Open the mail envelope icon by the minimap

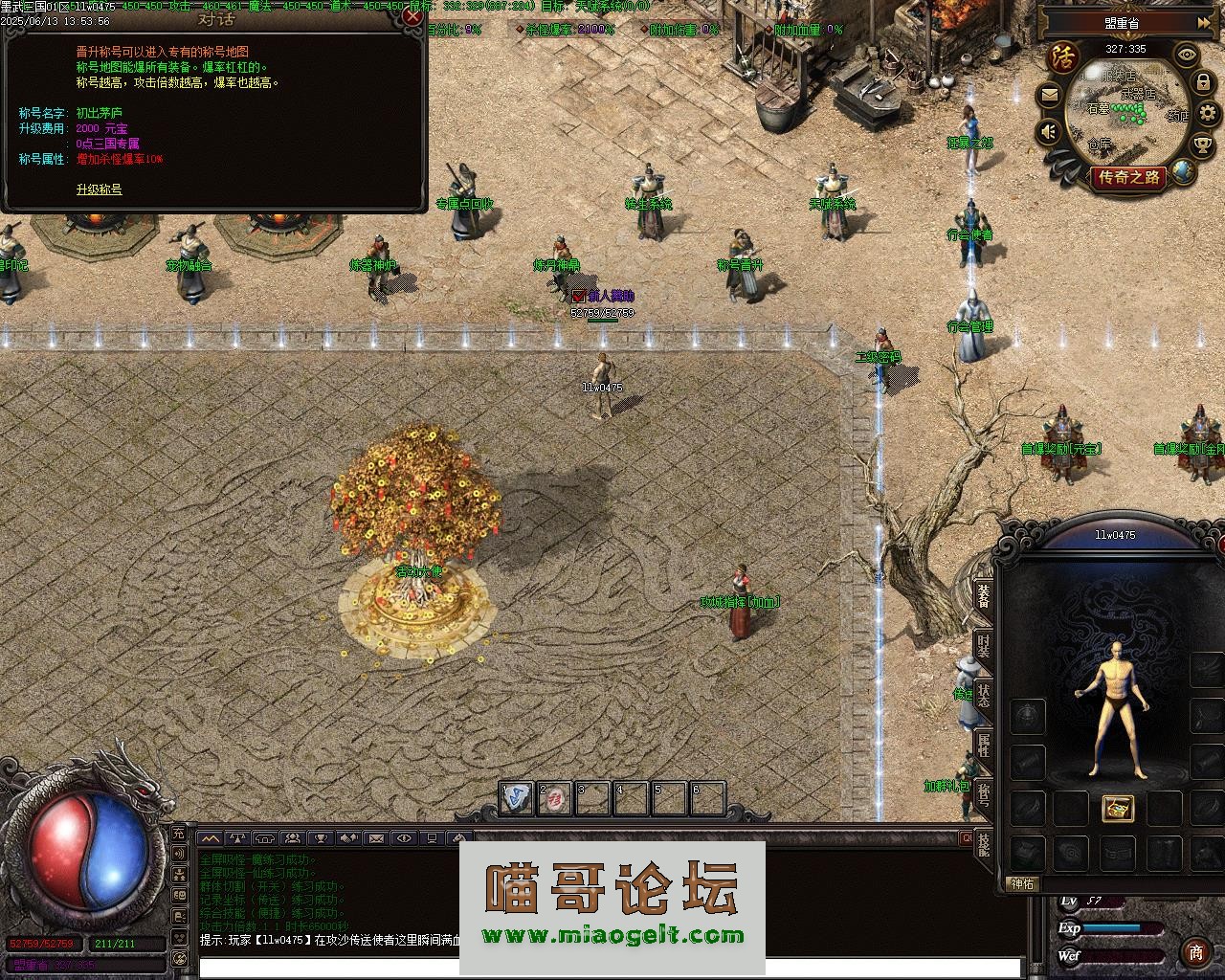1049,95
